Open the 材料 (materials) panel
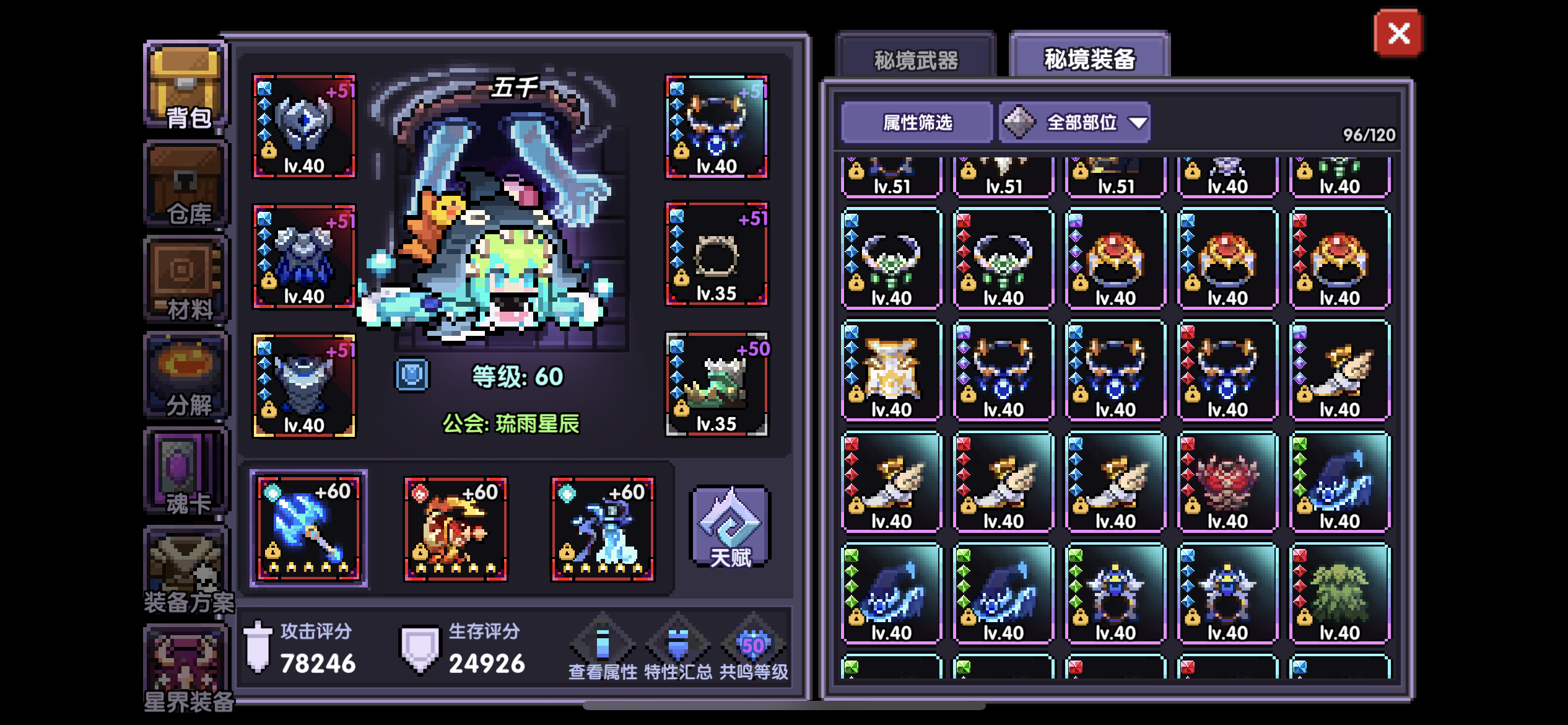This screenshot has height=725, width=1568. tap(184, 279)
